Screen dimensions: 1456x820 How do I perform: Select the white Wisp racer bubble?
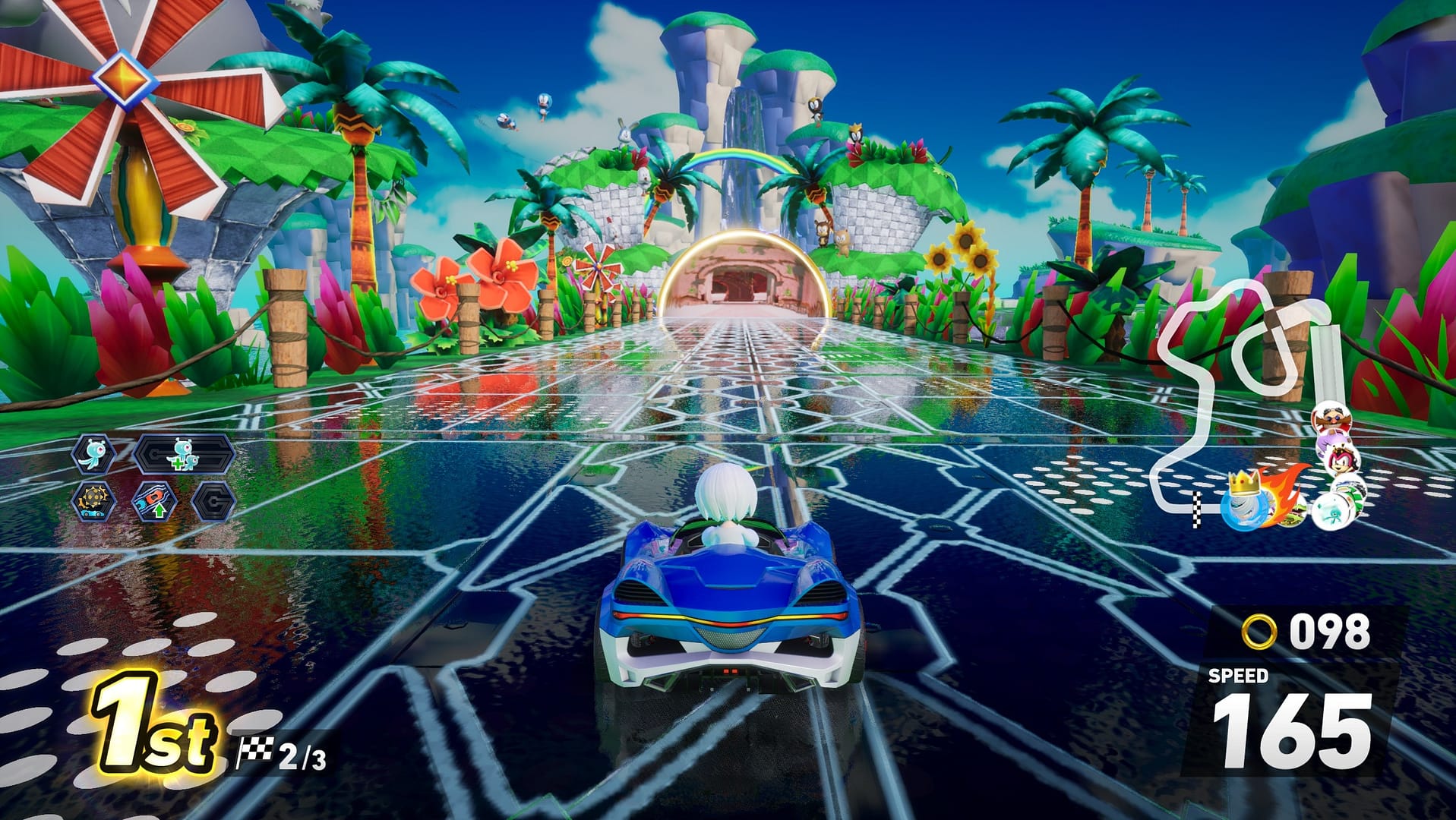[1334, 512]
